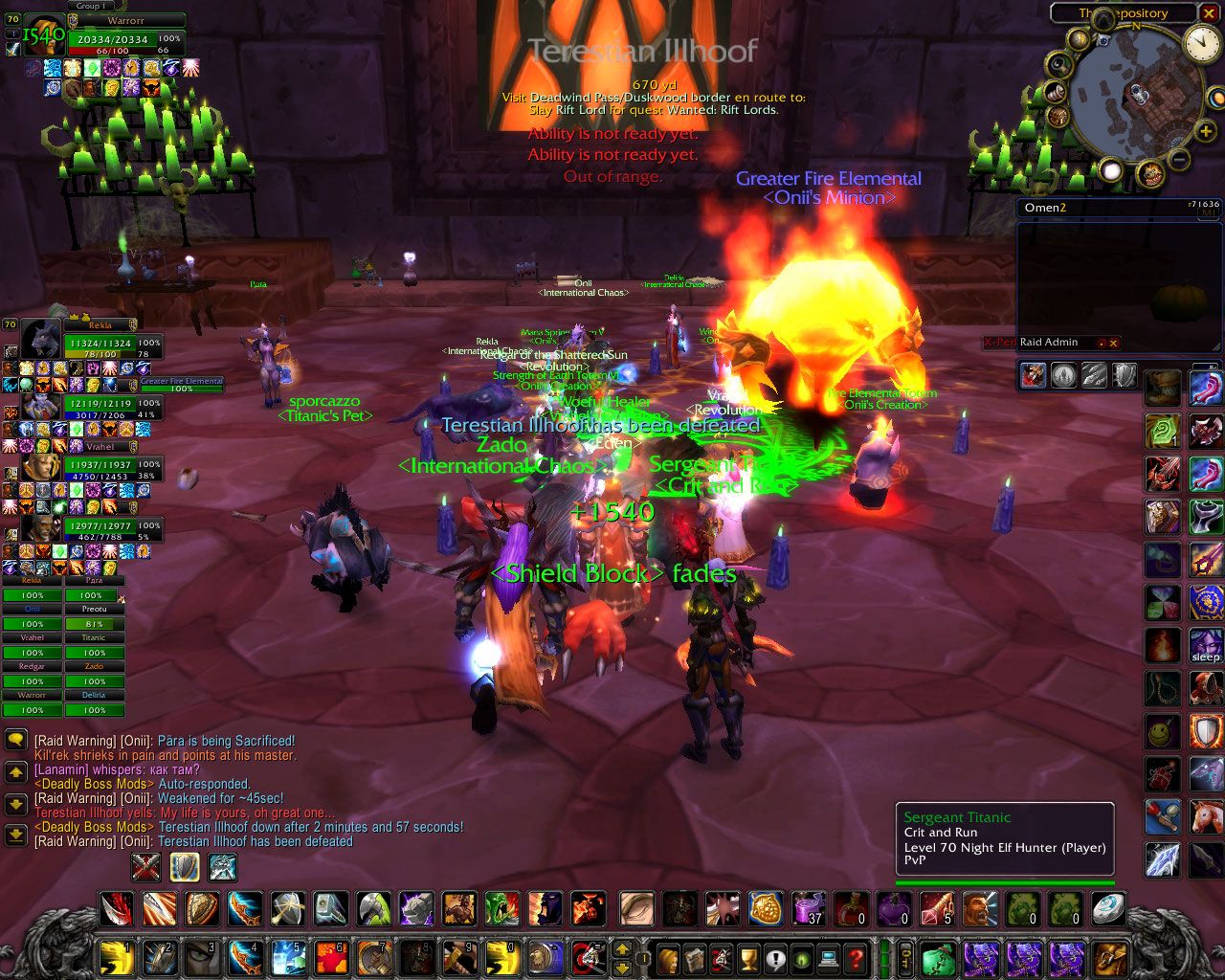Select the Defensive Stance shield icon
Viewport: 1225px width, 980px height.
185,867
